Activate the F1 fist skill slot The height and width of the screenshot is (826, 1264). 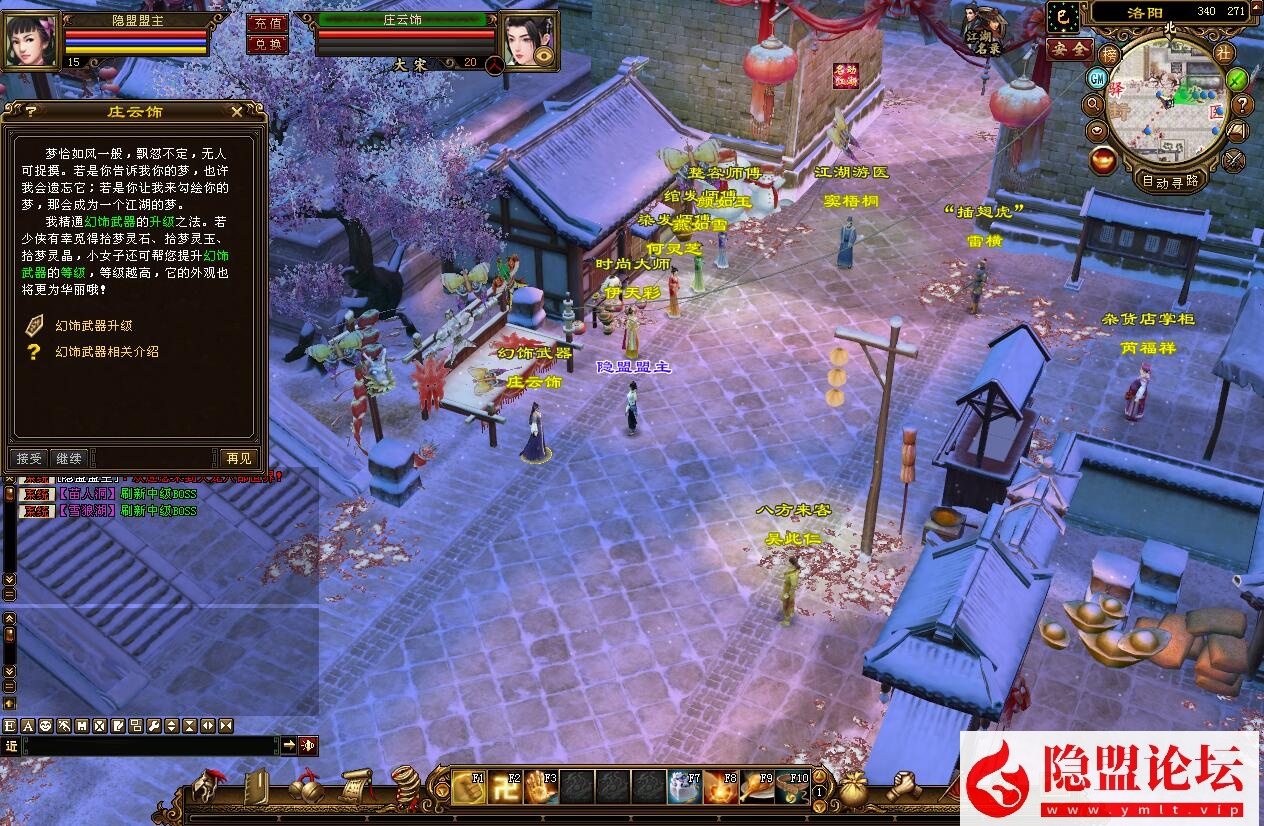click(x=468, y=787)
